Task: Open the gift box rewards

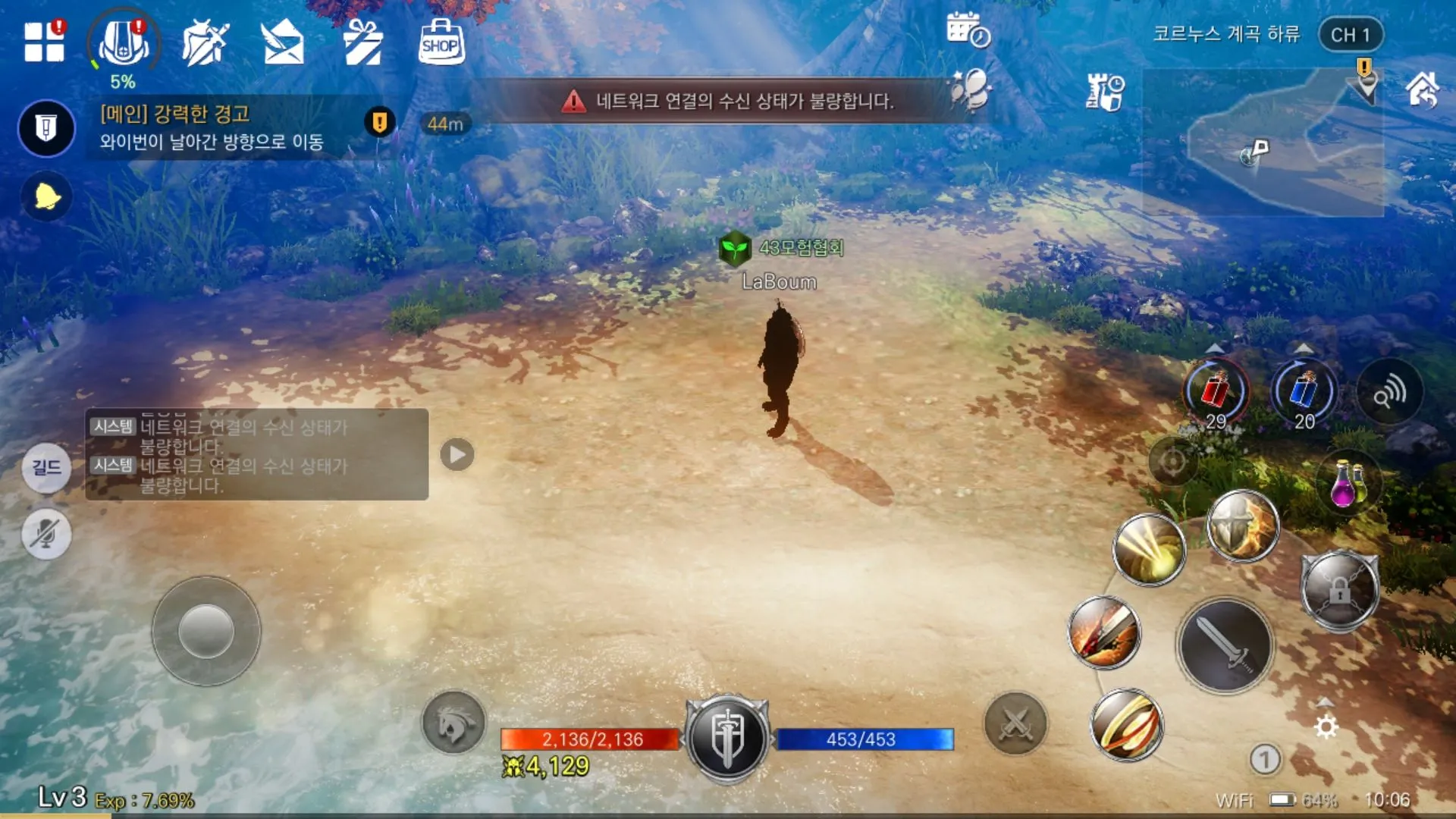Action: 362,42
